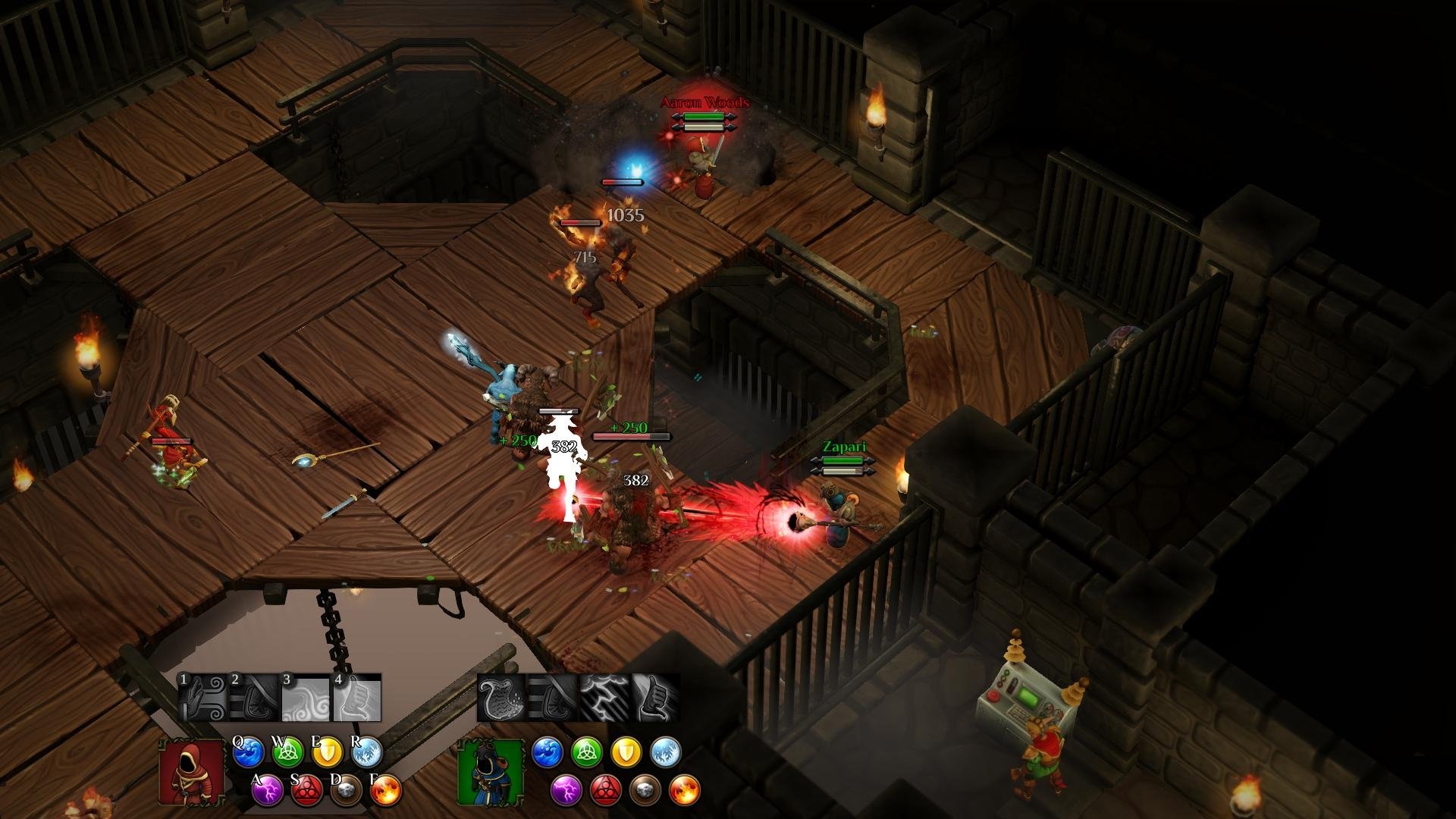1456x819 pixels.
Task: Select the W life element orb
Action: click(x=287, y=752)
